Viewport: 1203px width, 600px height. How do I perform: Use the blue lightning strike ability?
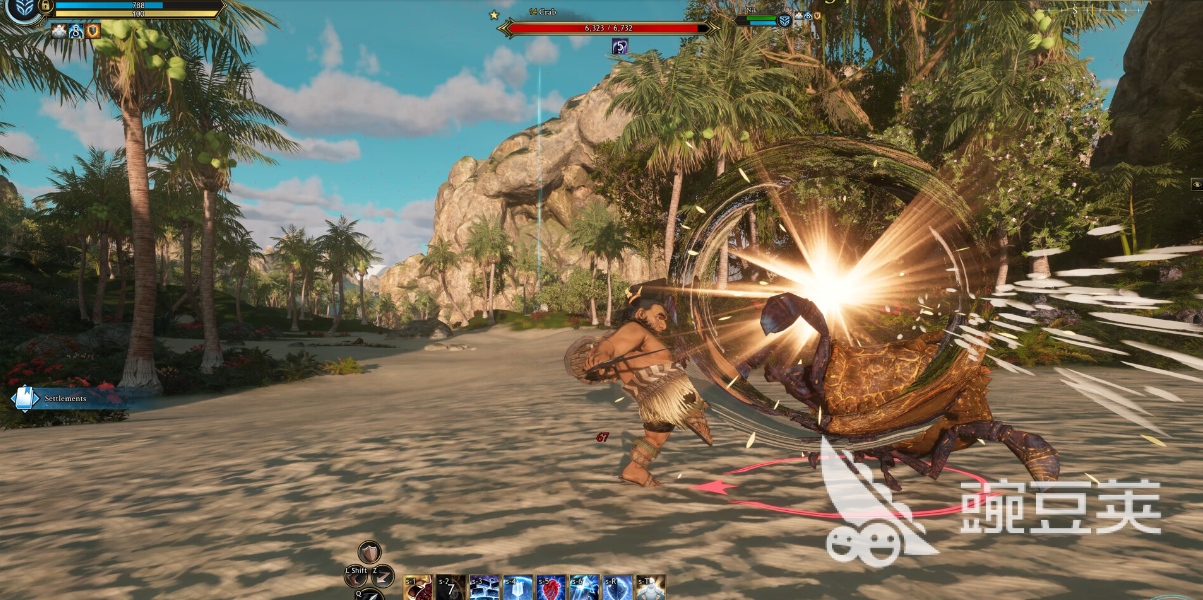584,588
